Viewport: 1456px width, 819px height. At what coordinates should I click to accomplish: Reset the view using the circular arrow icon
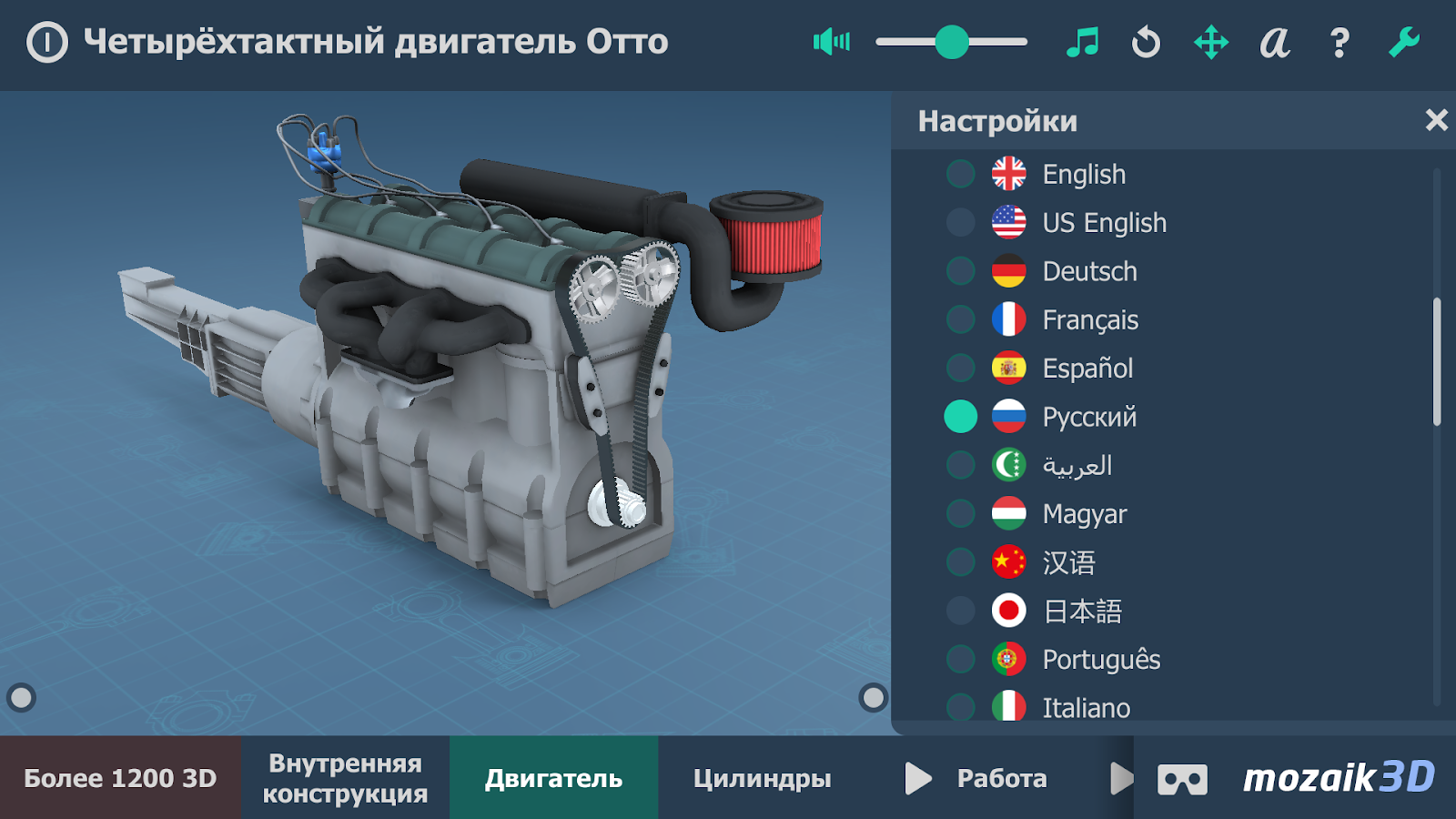(x=1147, y=42)
